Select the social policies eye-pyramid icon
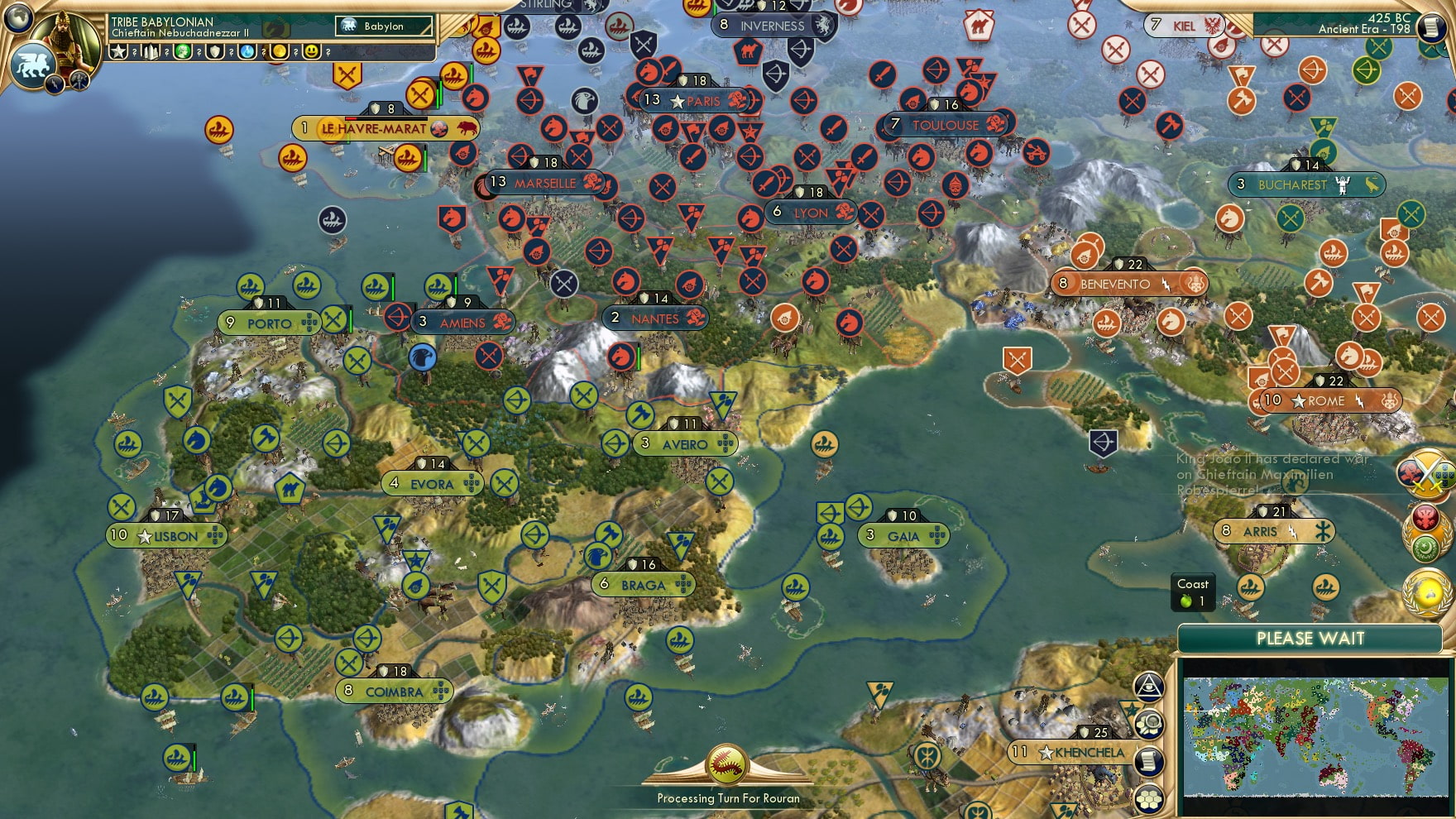1456x819 pixels. 1148,687
